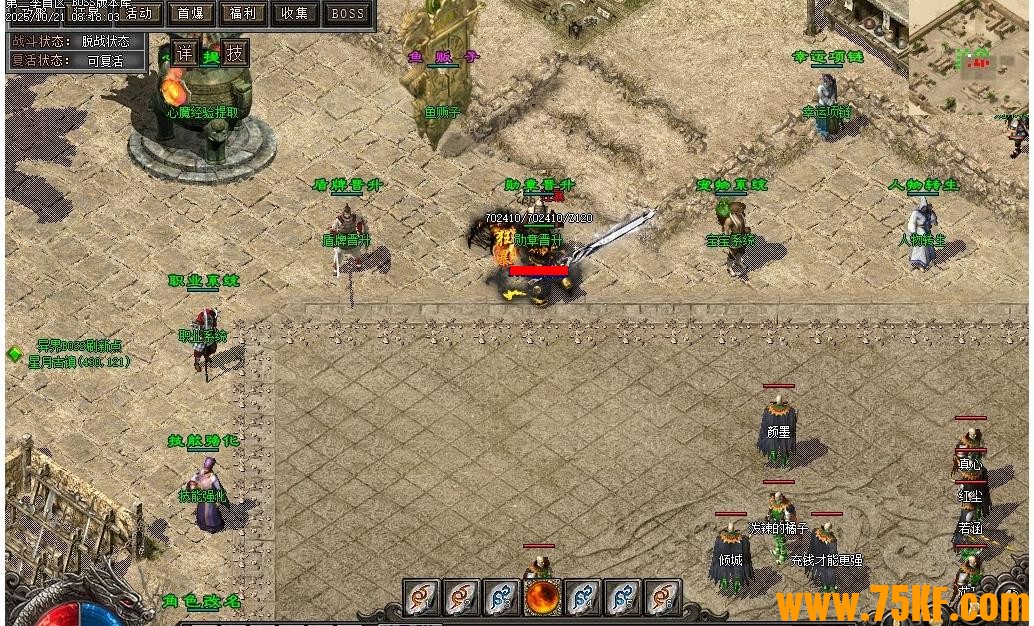Open the 福利 welfare menu
Screen dimensions: 1034x626
pyautogui.click(x=242, y=14)
